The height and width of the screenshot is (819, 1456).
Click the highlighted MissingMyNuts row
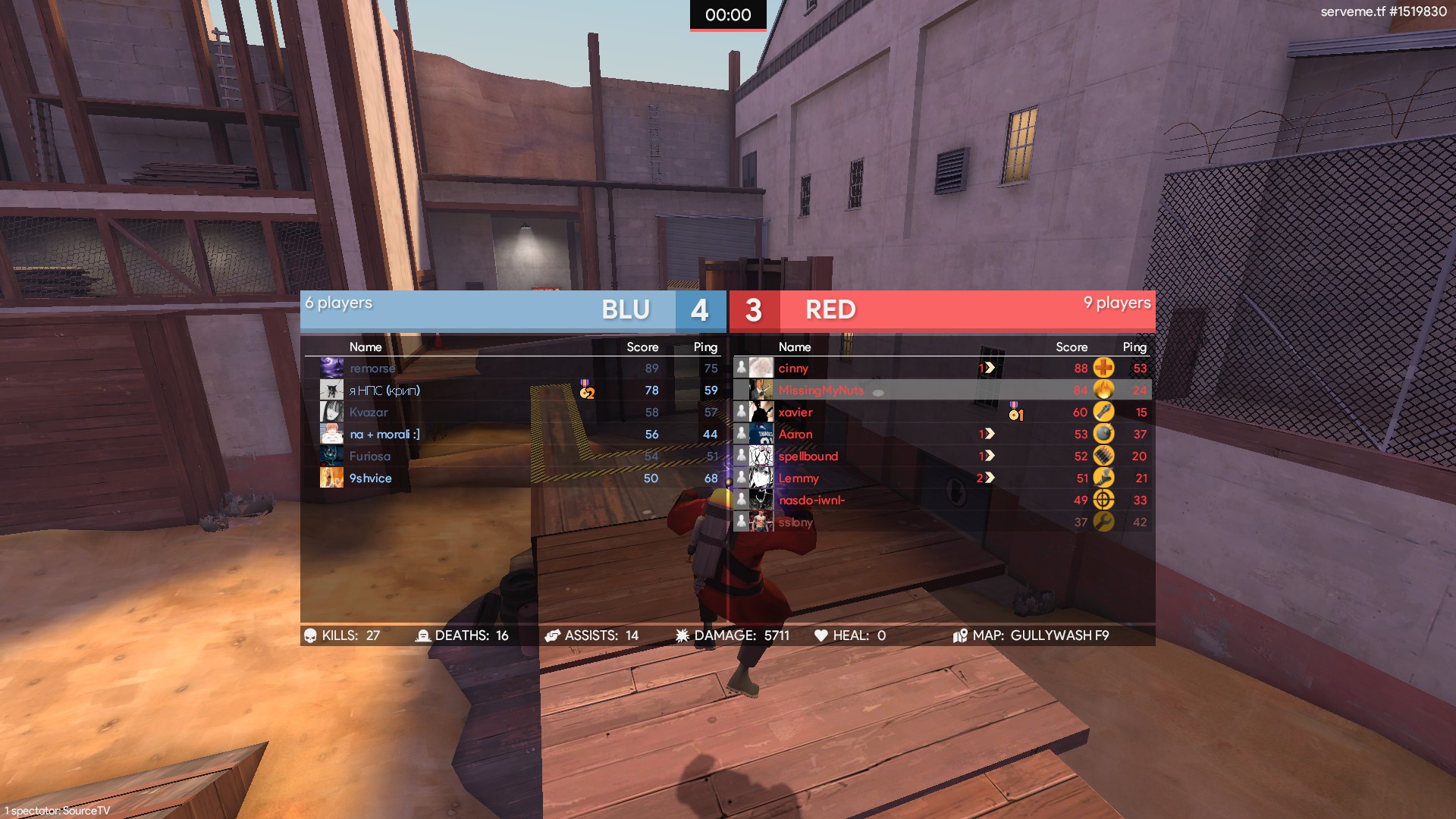(x=821, y=391)
